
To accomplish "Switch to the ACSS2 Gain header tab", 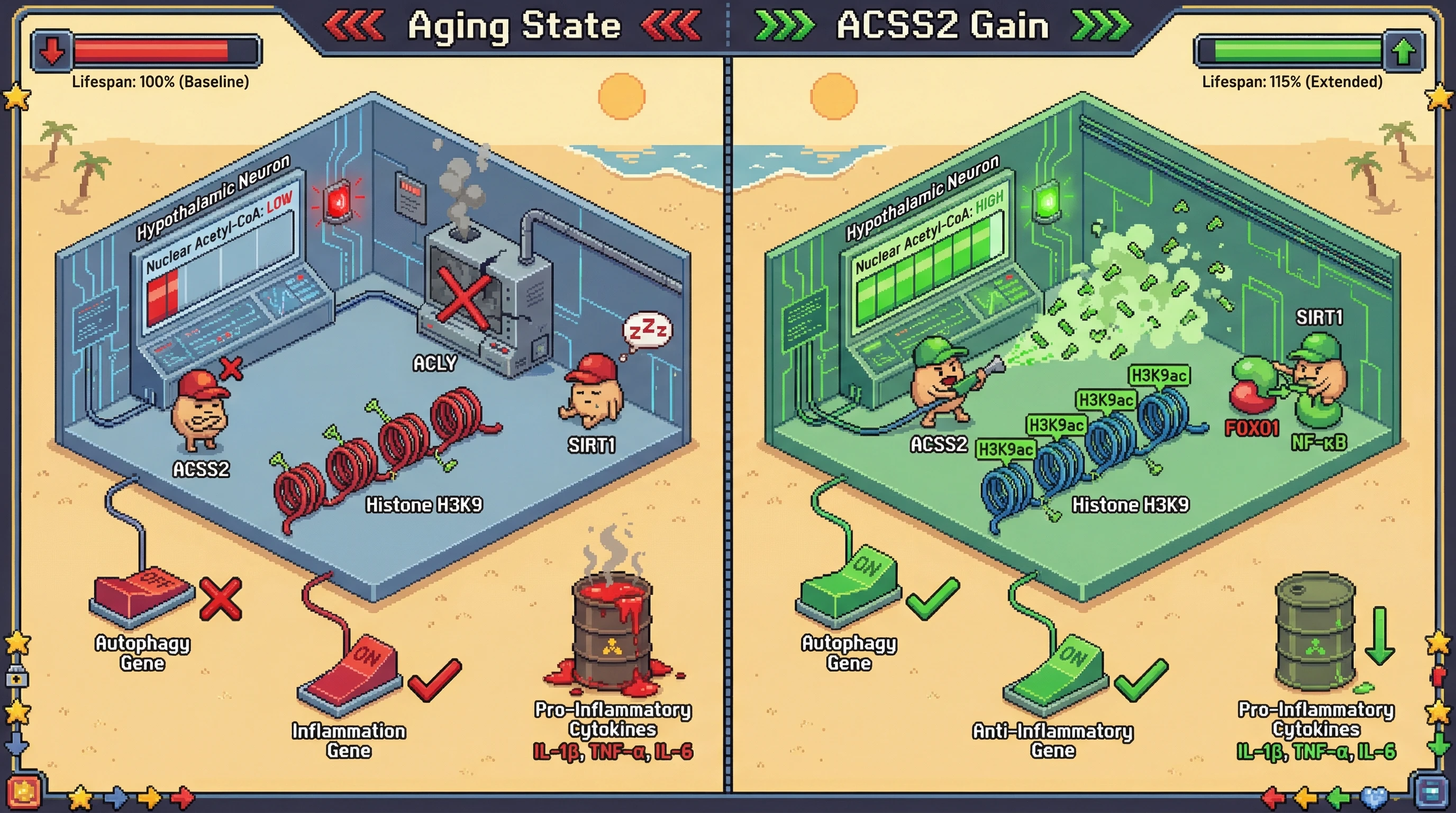I will (942, 26).
